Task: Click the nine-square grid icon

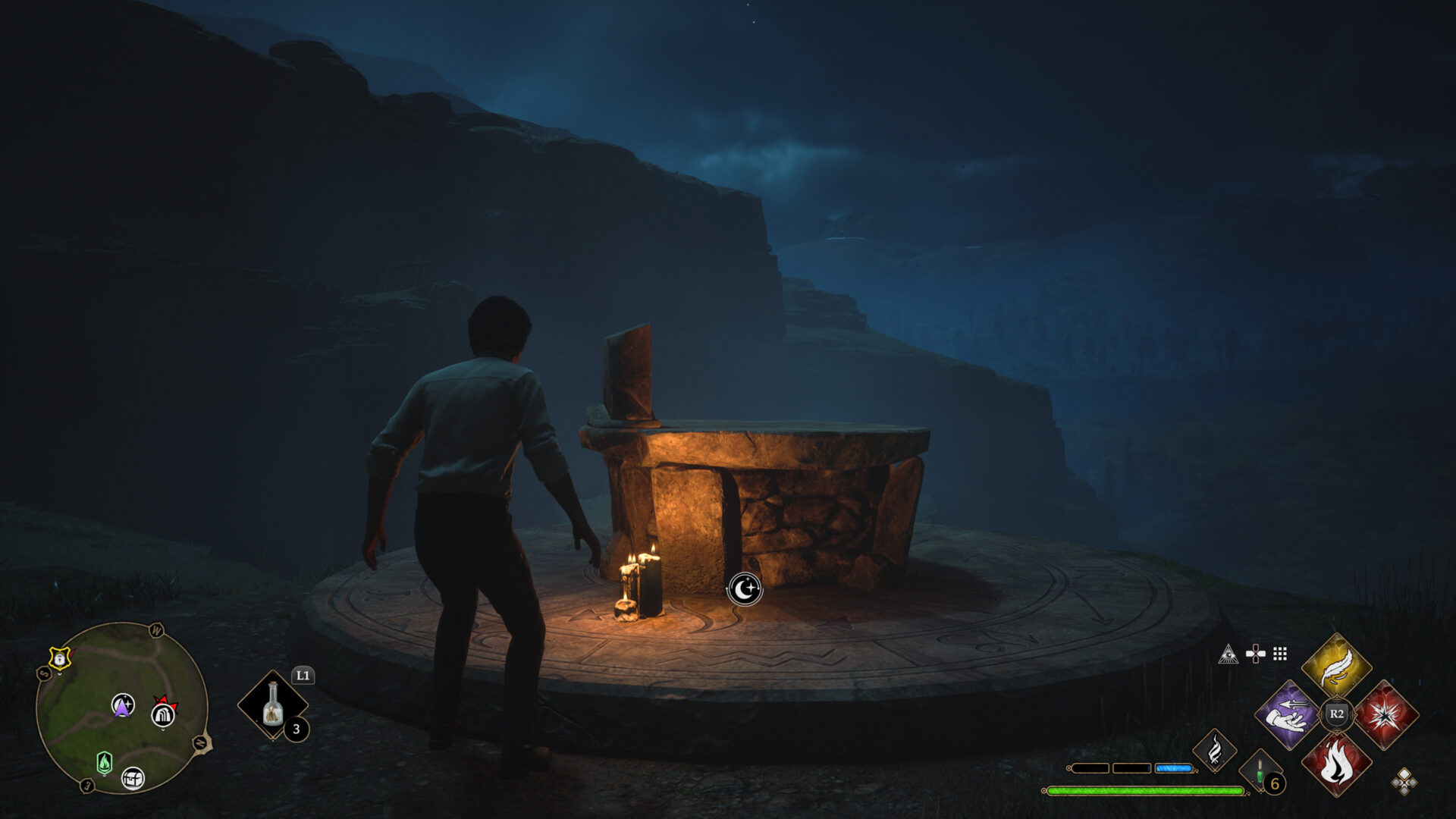Action: [1280, 654]
